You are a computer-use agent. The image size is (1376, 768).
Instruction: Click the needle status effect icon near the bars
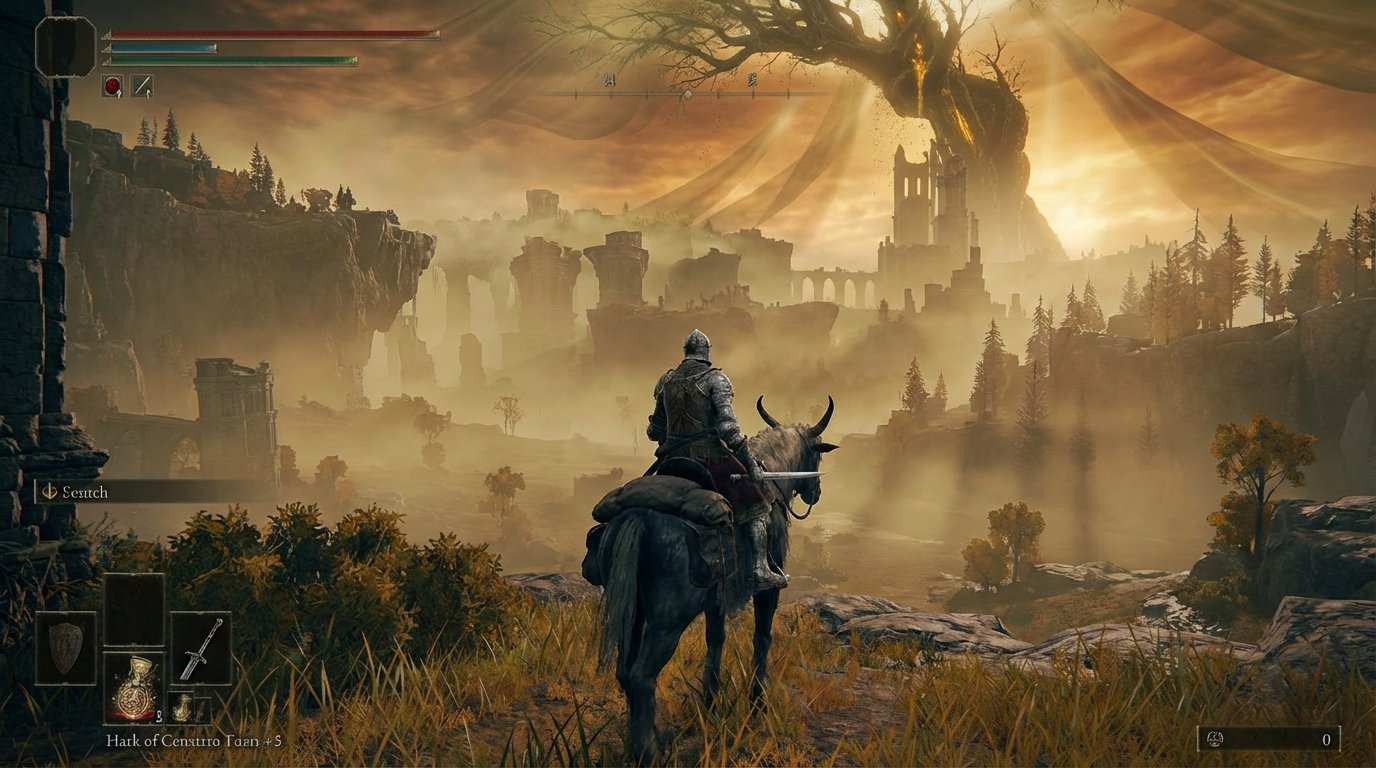click(x=142, y=83)
